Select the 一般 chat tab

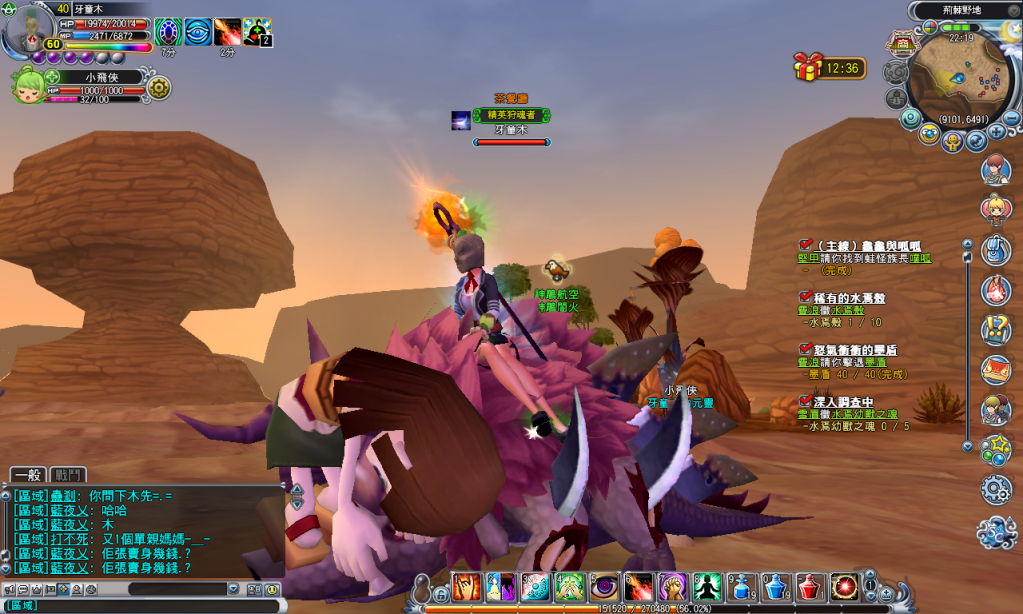(x=29, y=474)
